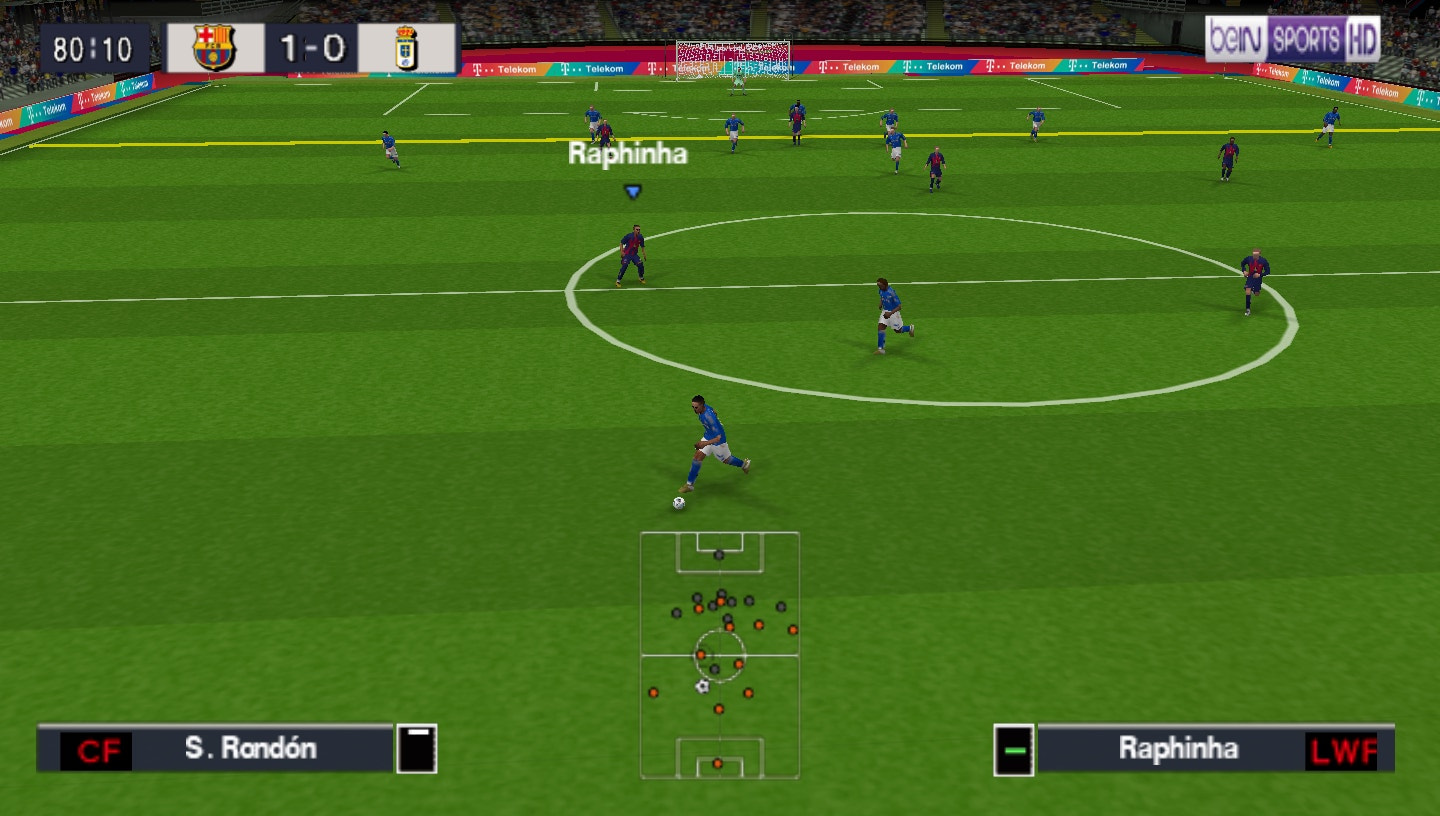This screenshot has width=1440, height=816.
Task: Click the Raphinha name label above the cursor
Action: point(628,155)
